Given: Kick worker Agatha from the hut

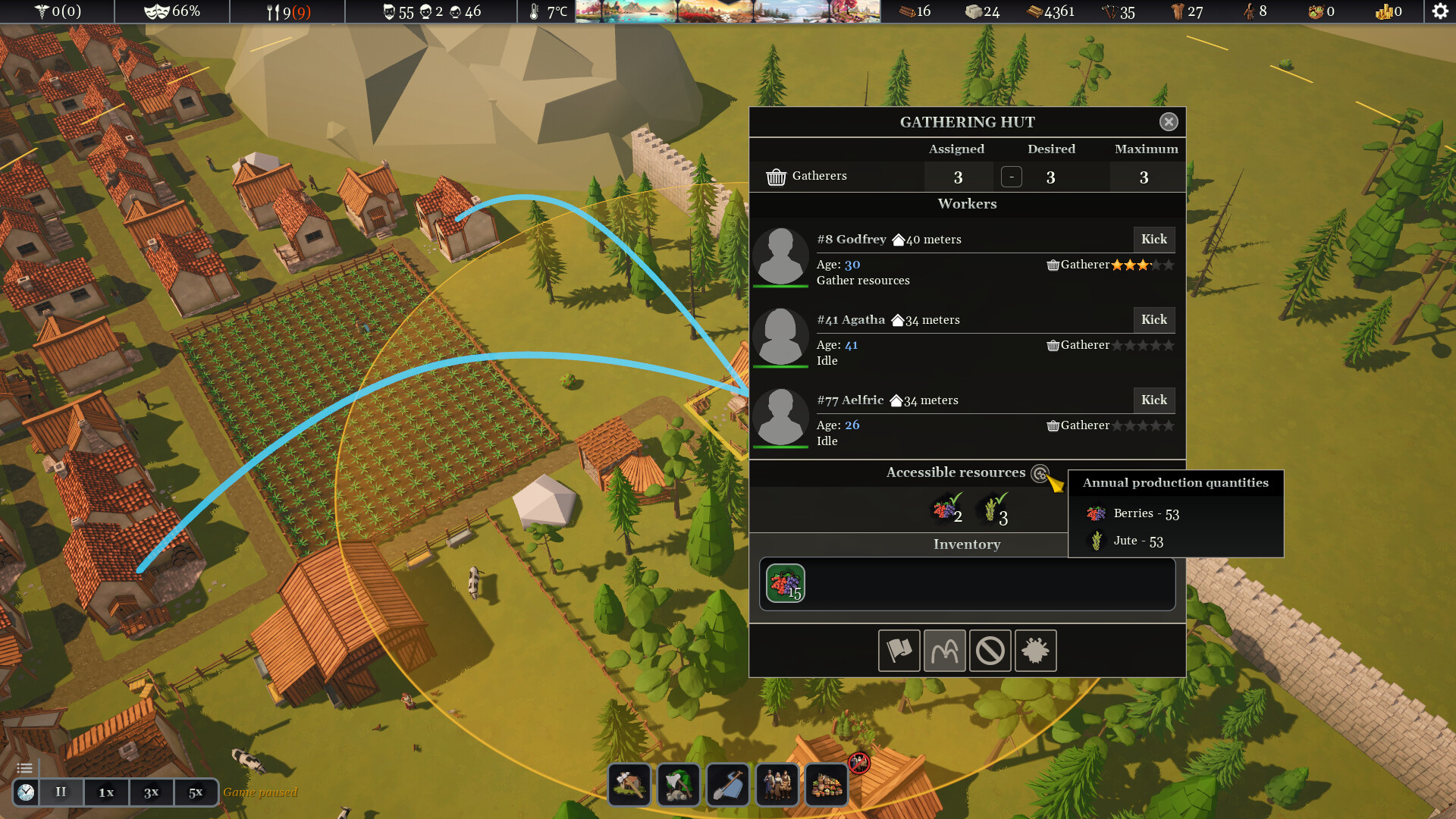Looking at the screenshot, I should pyautogui.click(x=1153, y=319).
